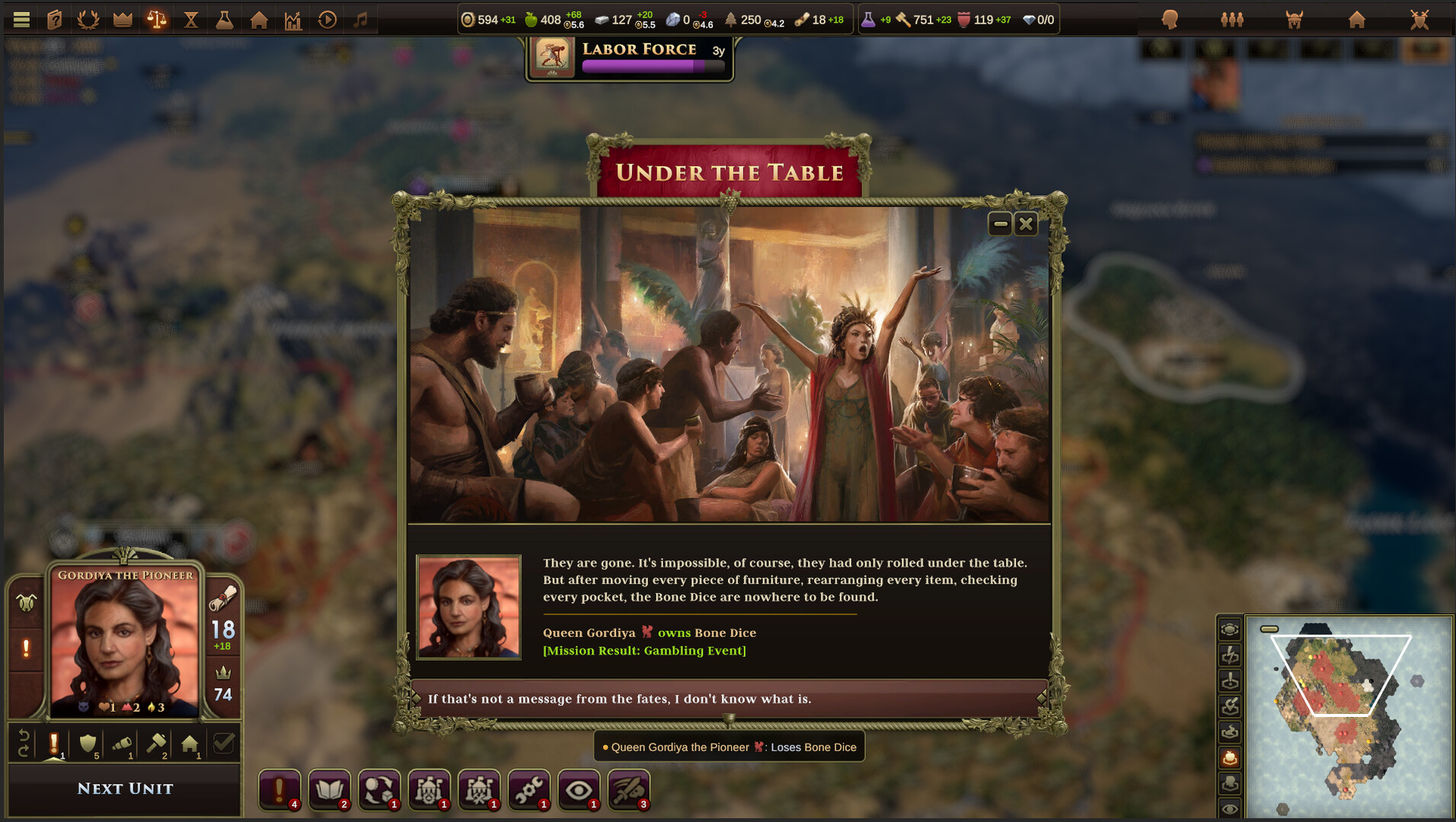Open the sword notification button with badge 3

click(x=628, y=789)
